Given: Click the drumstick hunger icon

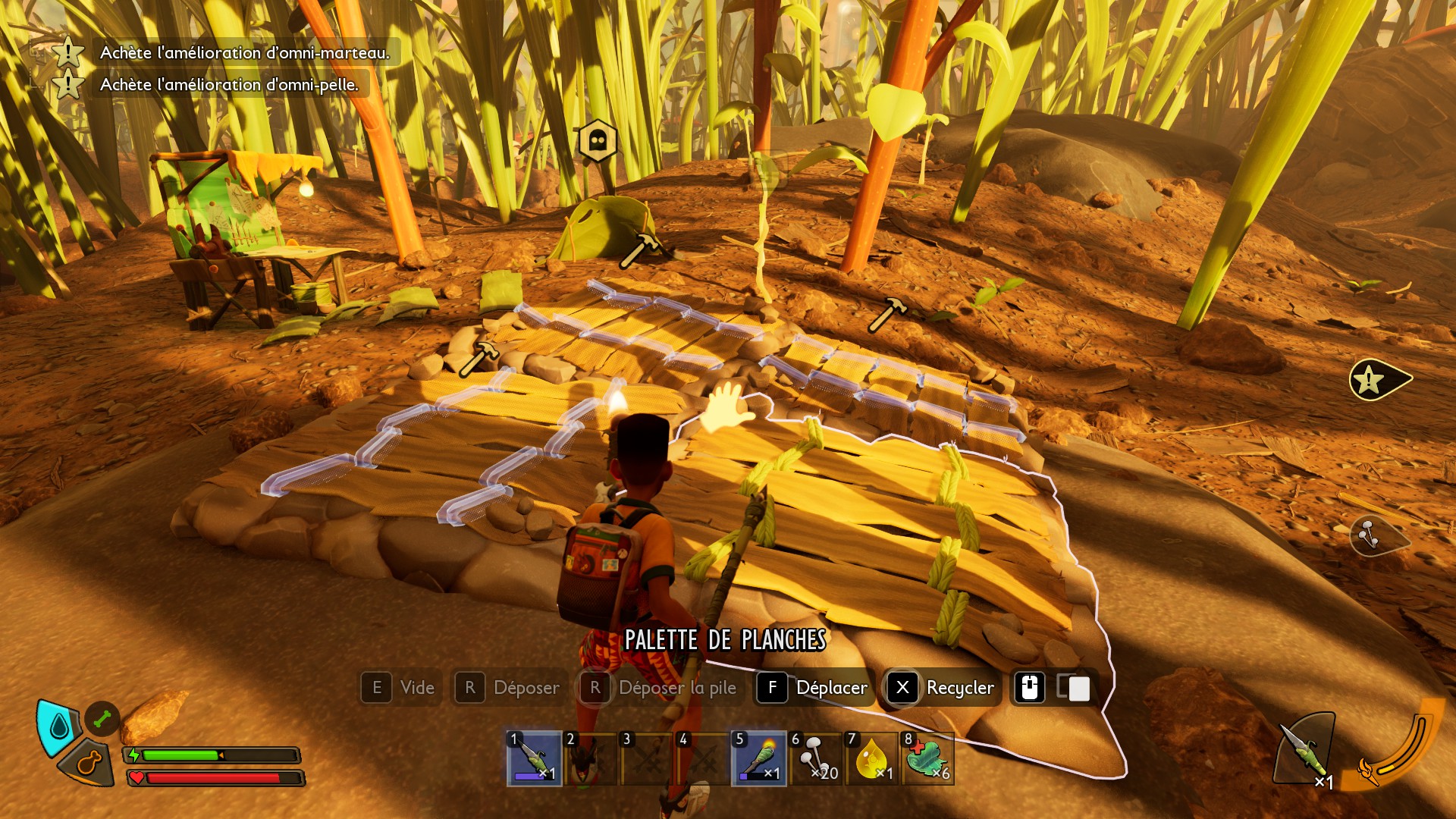Looking at the screenshot, I should [x=89, y=763].
